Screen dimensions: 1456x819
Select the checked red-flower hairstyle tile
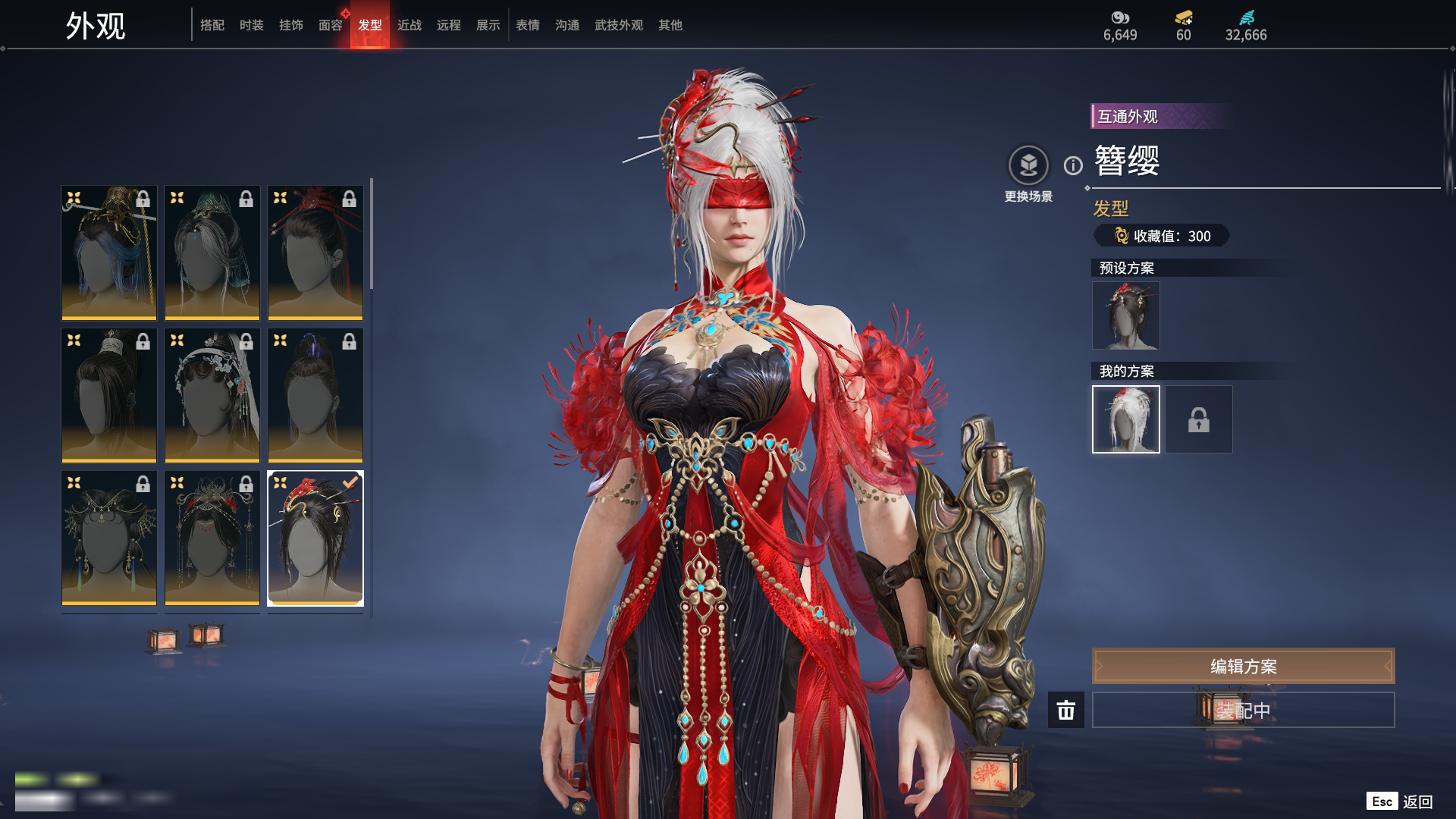click(315, 538)
